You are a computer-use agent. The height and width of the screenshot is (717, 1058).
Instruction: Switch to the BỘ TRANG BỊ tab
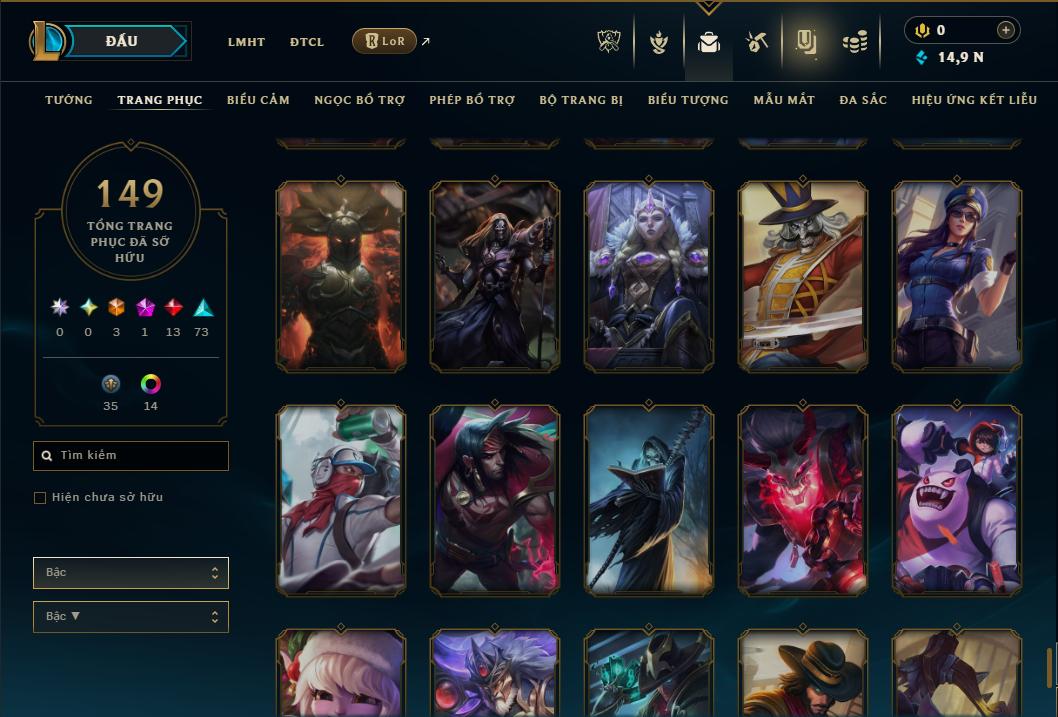(x=581, y=100)
